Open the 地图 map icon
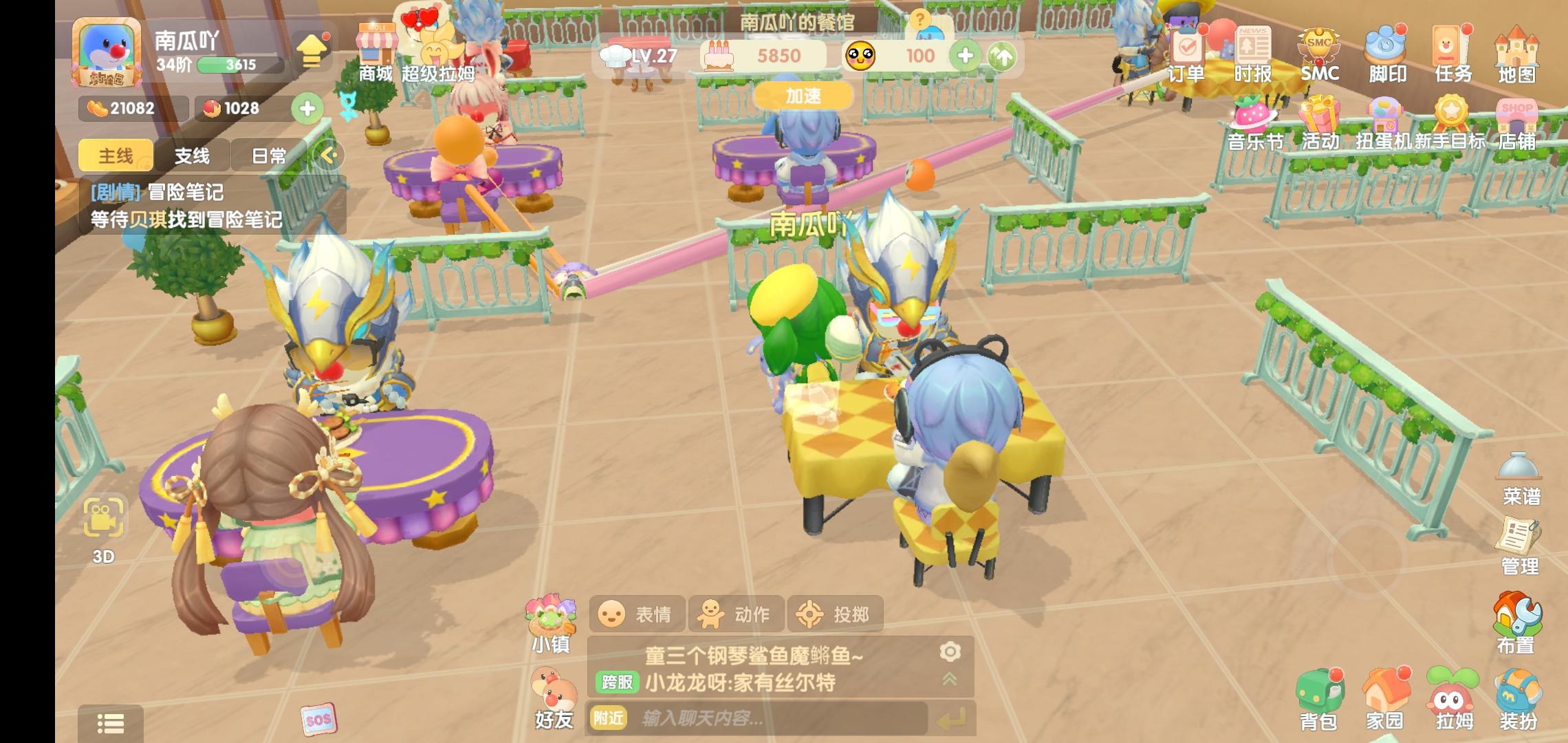 tap(1518, 52)
